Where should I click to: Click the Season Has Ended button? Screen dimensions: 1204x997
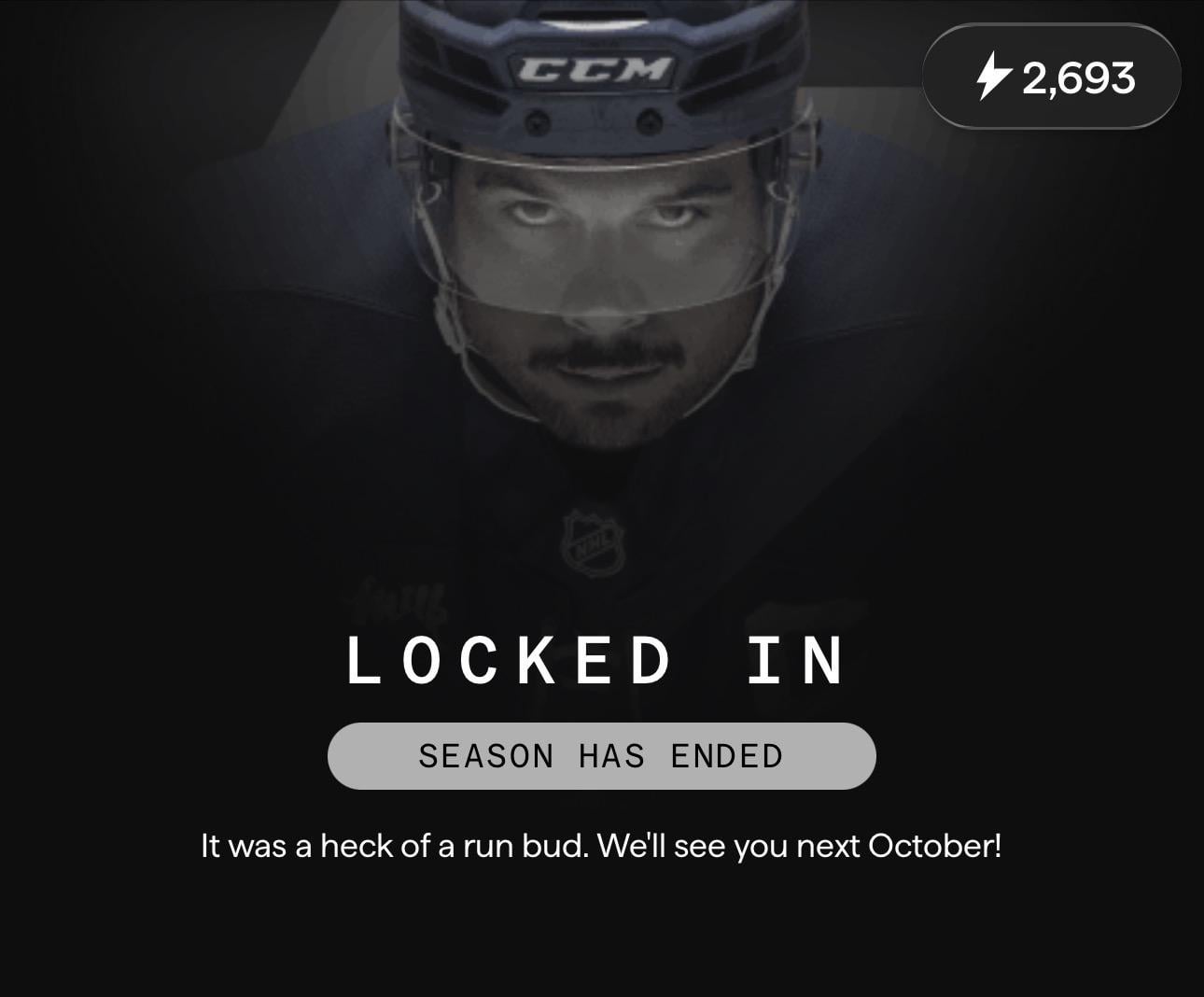point(601,755)
